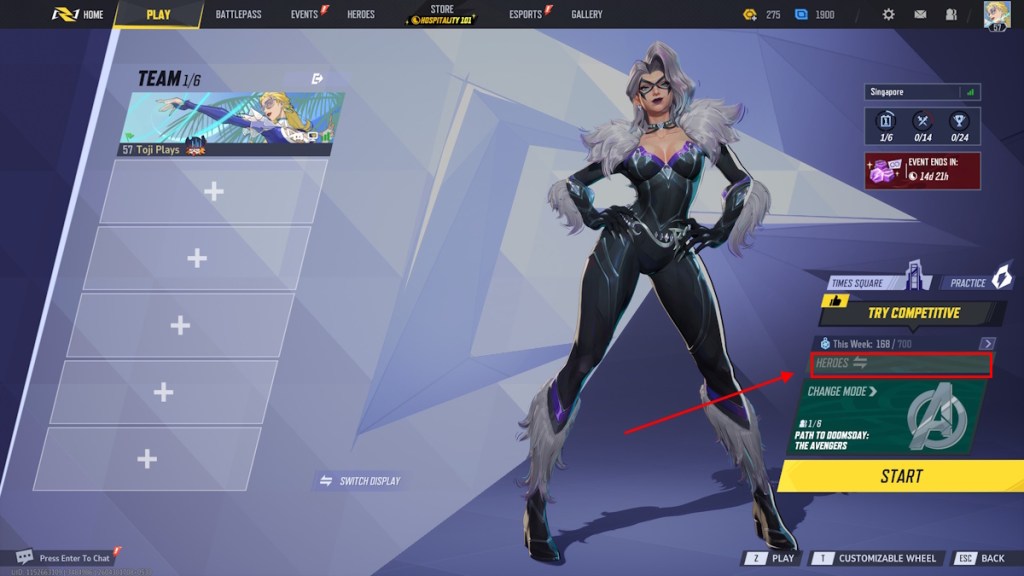Start the match with the yellow Start button
Viewport: 1024px width, 576px height.
[x=901, y=476]
